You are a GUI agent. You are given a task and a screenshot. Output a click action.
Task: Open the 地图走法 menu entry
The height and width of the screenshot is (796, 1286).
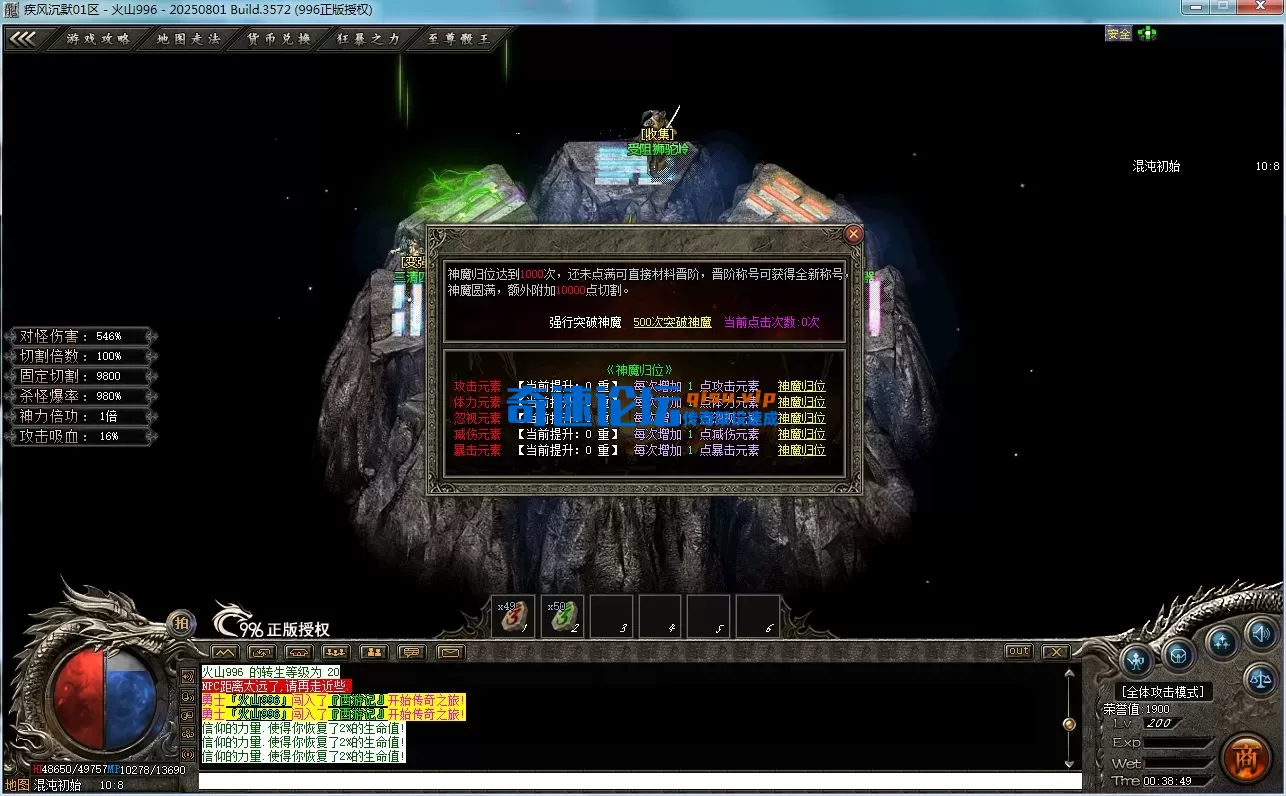[188, 39]
